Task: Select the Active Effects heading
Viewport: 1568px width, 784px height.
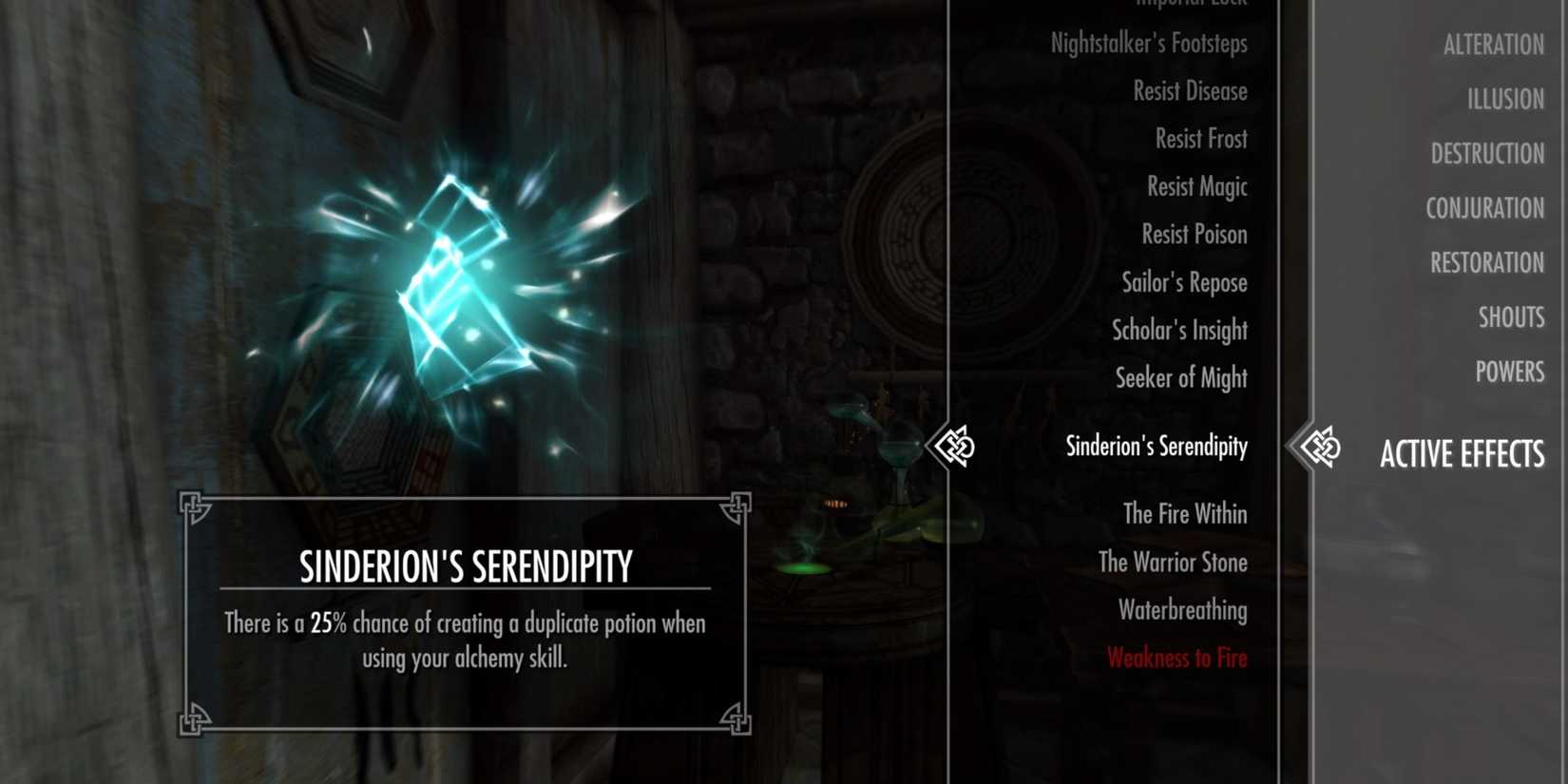Action: [x=1463, y=454]
